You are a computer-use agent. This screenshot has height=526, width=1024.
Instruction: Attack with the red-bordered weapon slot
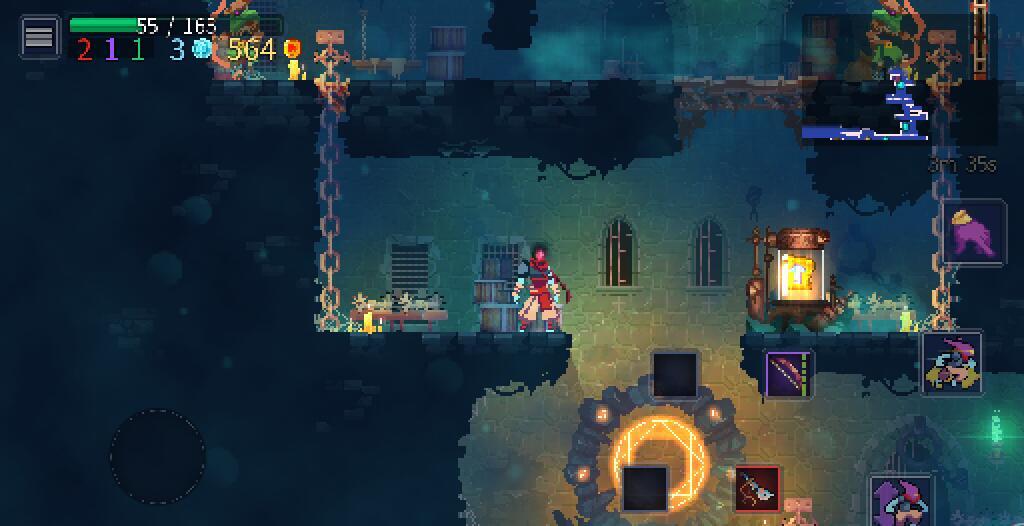tap(758, 489)
